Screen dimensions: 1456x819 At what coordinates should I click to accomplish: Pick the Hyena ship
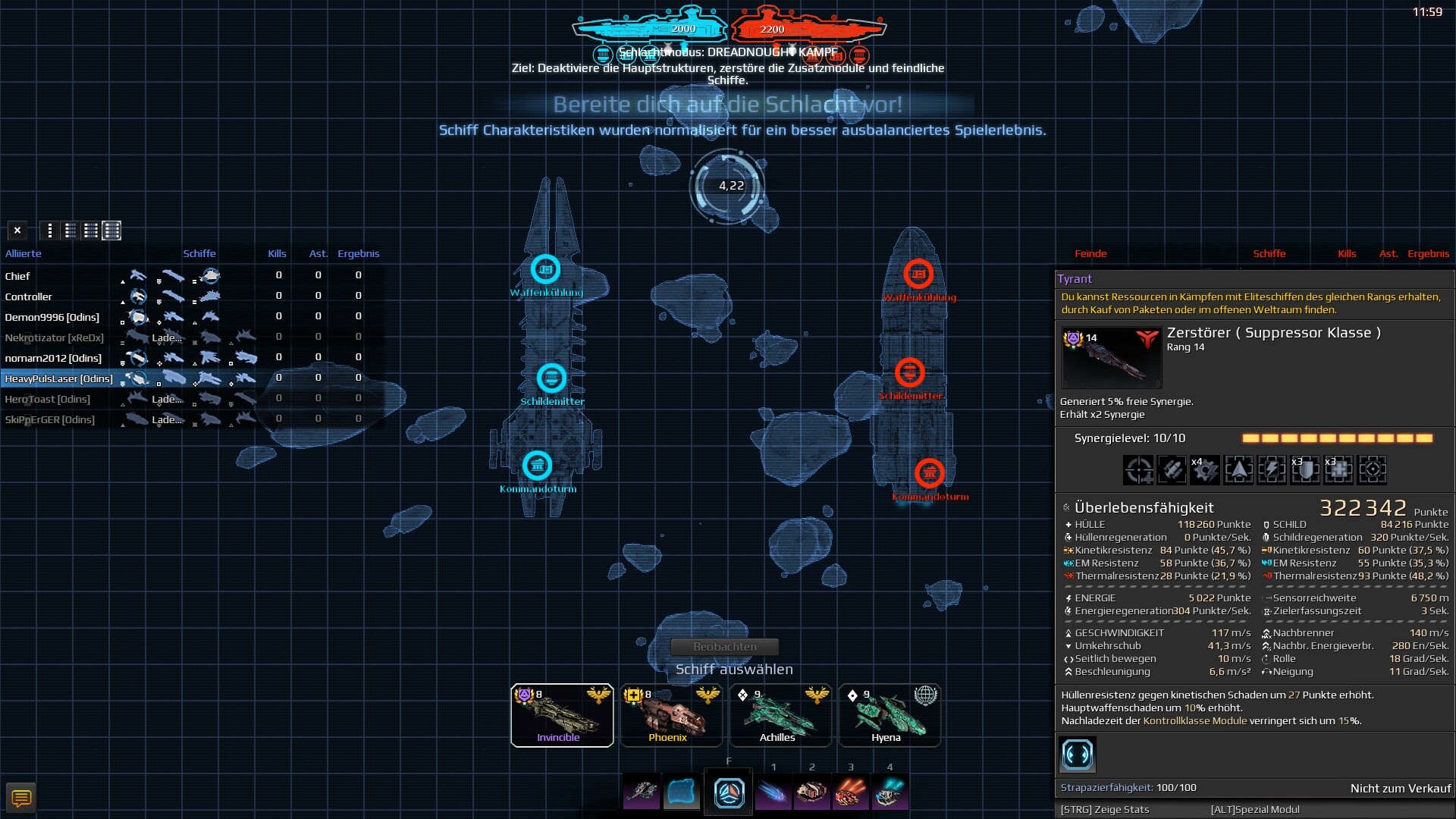click(x=889, y=714)
